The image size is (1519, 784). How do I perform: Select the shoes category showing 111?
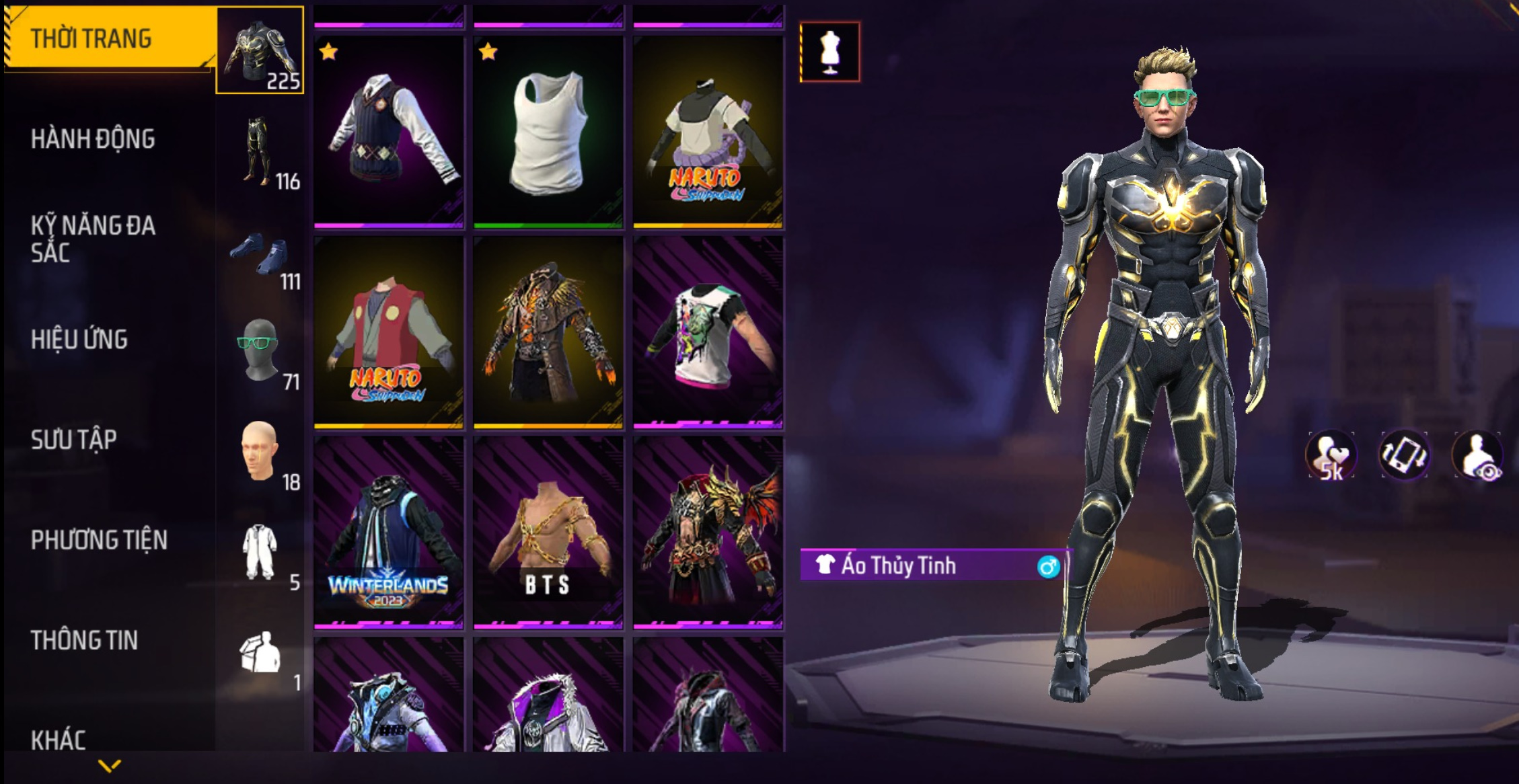pyautogui.click(x=260, y=259)
